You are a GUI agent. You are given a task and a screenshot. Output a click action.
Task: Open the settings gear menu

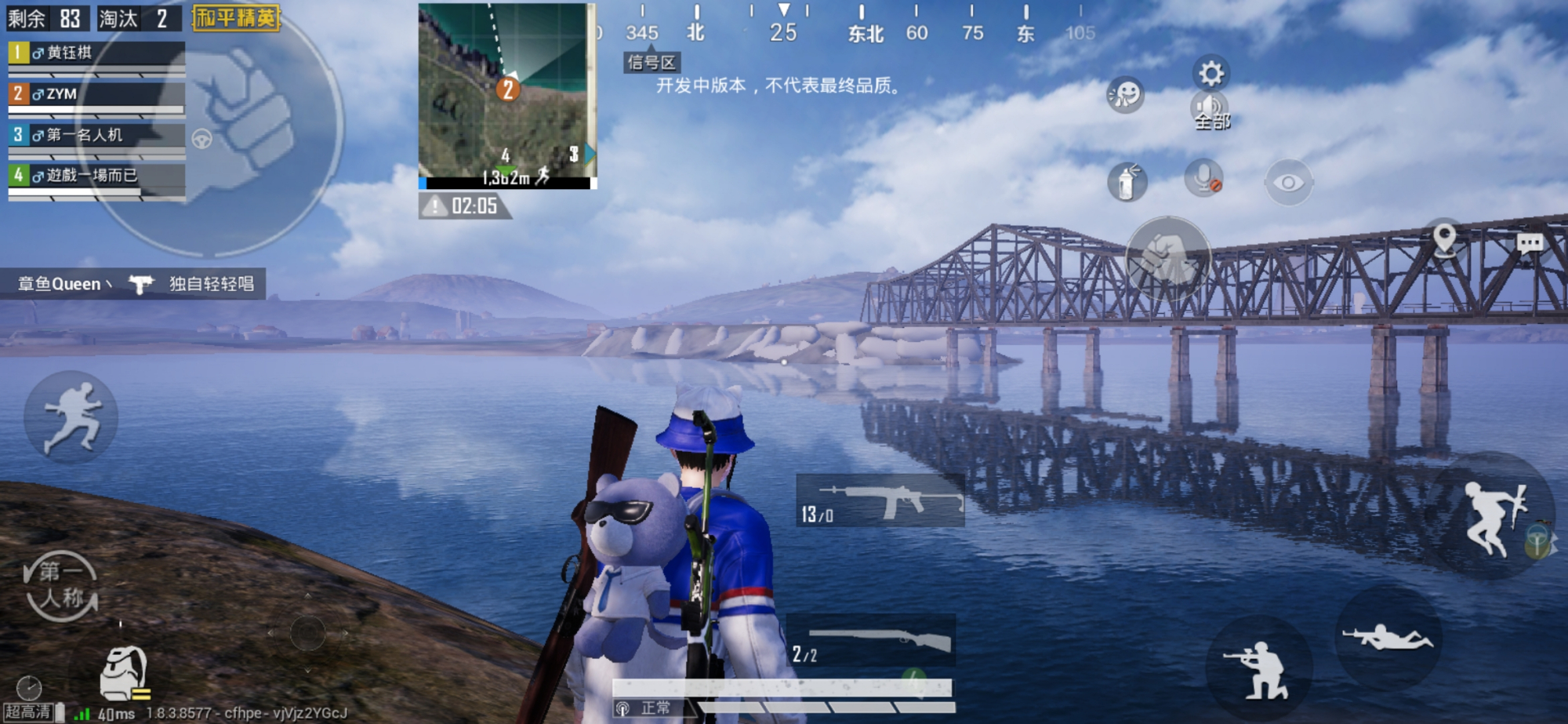coord(1210,74)
